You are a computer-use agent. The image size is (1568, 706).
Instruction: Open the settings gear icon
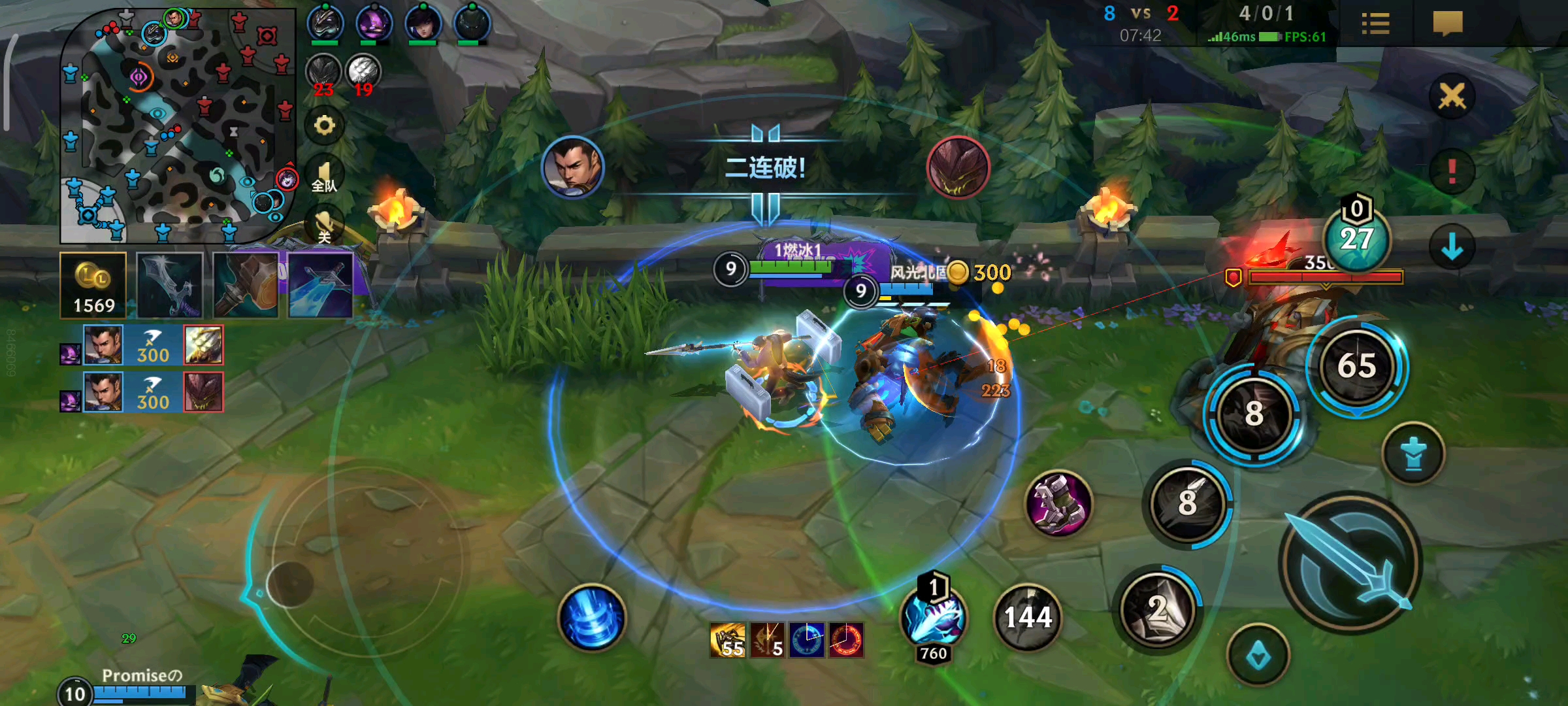[x=324, y=125]
